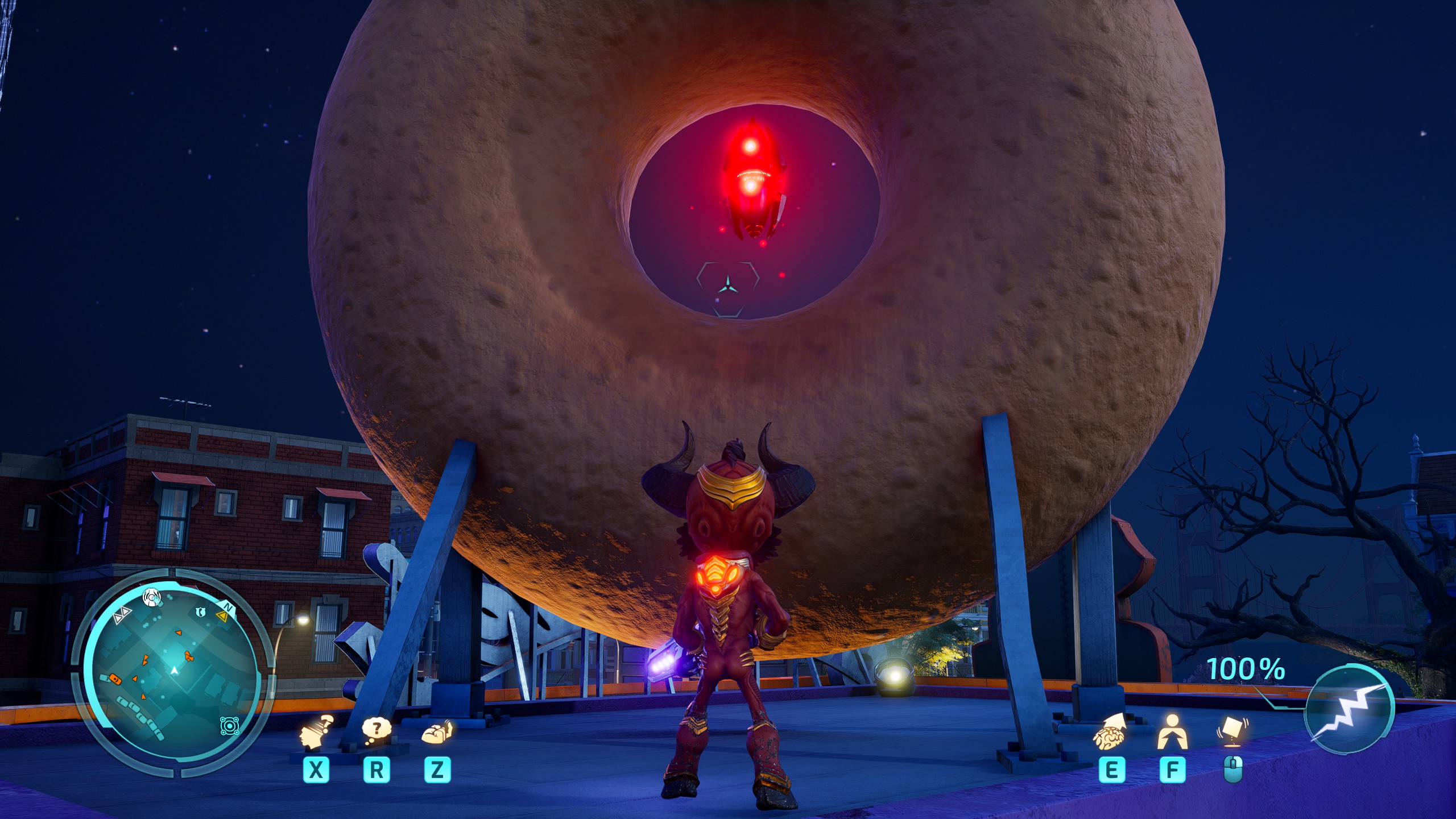Select the police badge marker on minimap
This screenshot has height=819, width=1456.
click(x=200, y=612)
